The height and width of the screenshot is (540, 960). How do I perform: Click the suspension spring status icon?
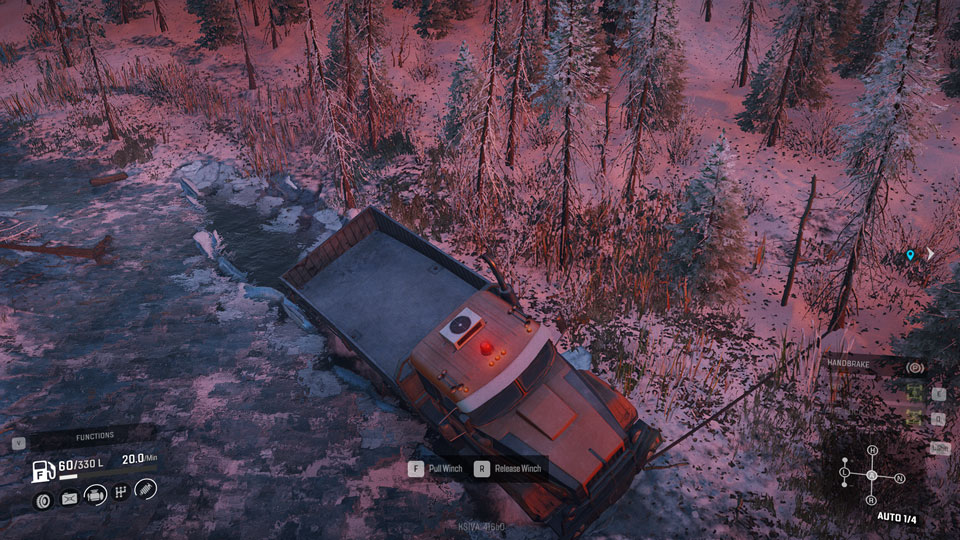click(145, 490)
